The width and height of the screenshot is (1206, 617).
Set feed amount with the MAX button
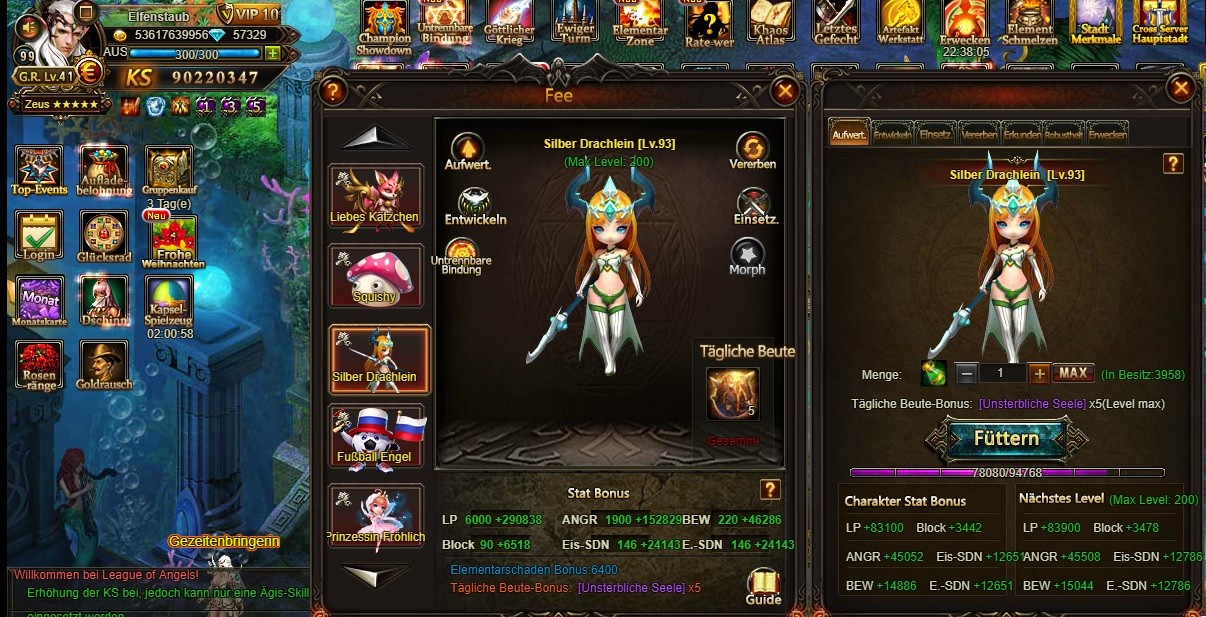click(1072, 373)
